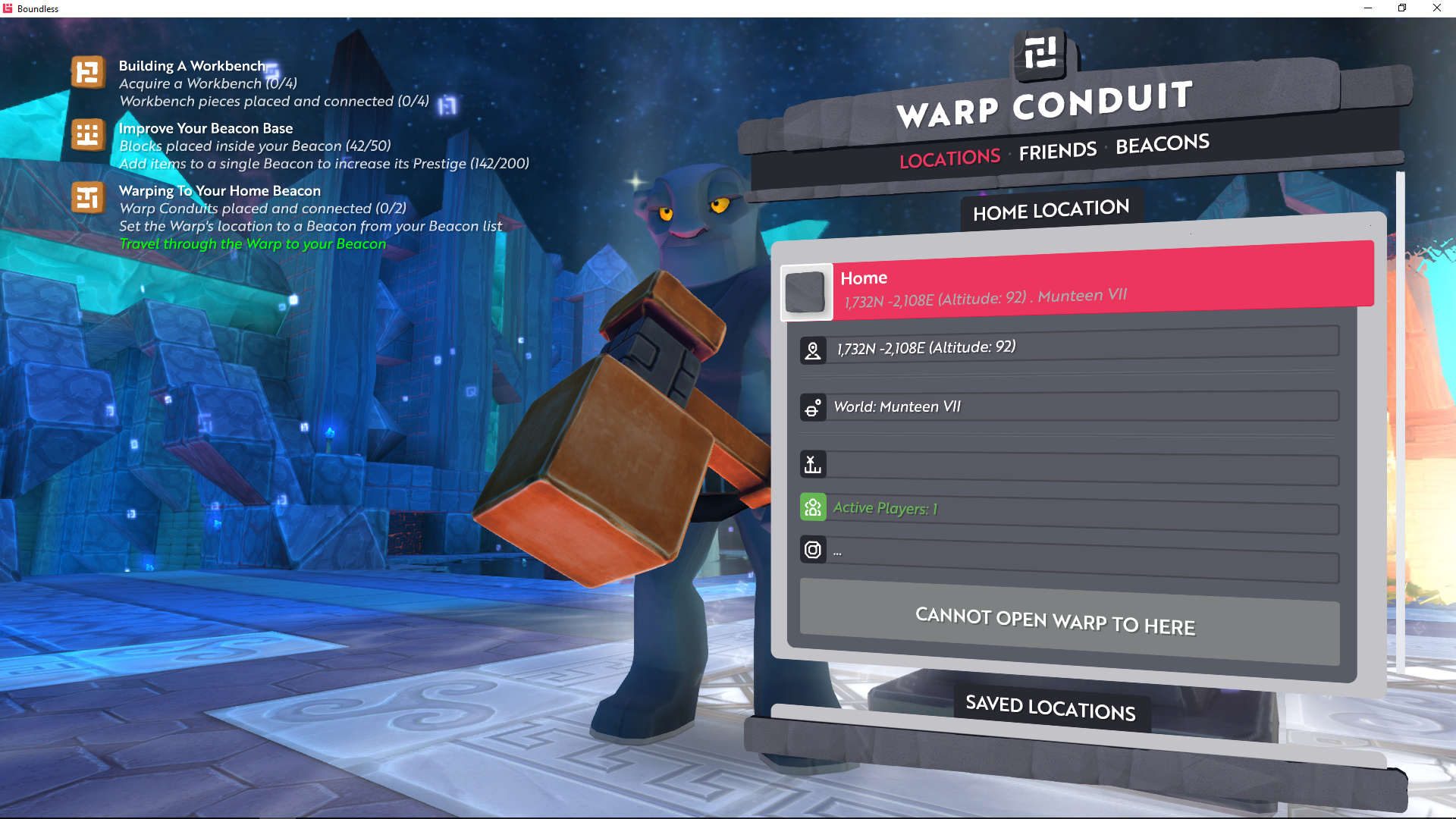Open the Saved Locations section

pos(1050,708)
